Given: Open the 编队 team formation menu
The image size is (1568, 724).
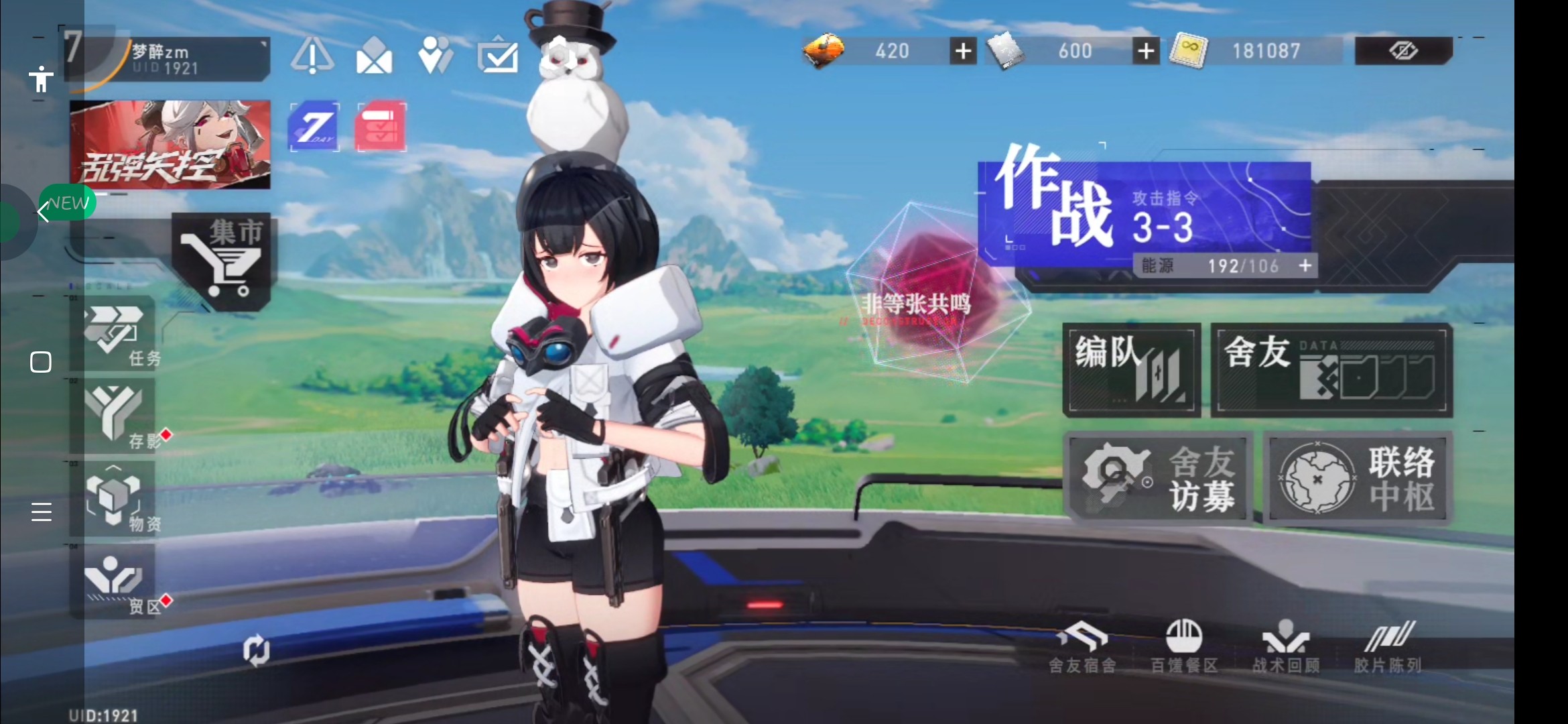Looking at the screenshot, I should (x=1131, y=370).
